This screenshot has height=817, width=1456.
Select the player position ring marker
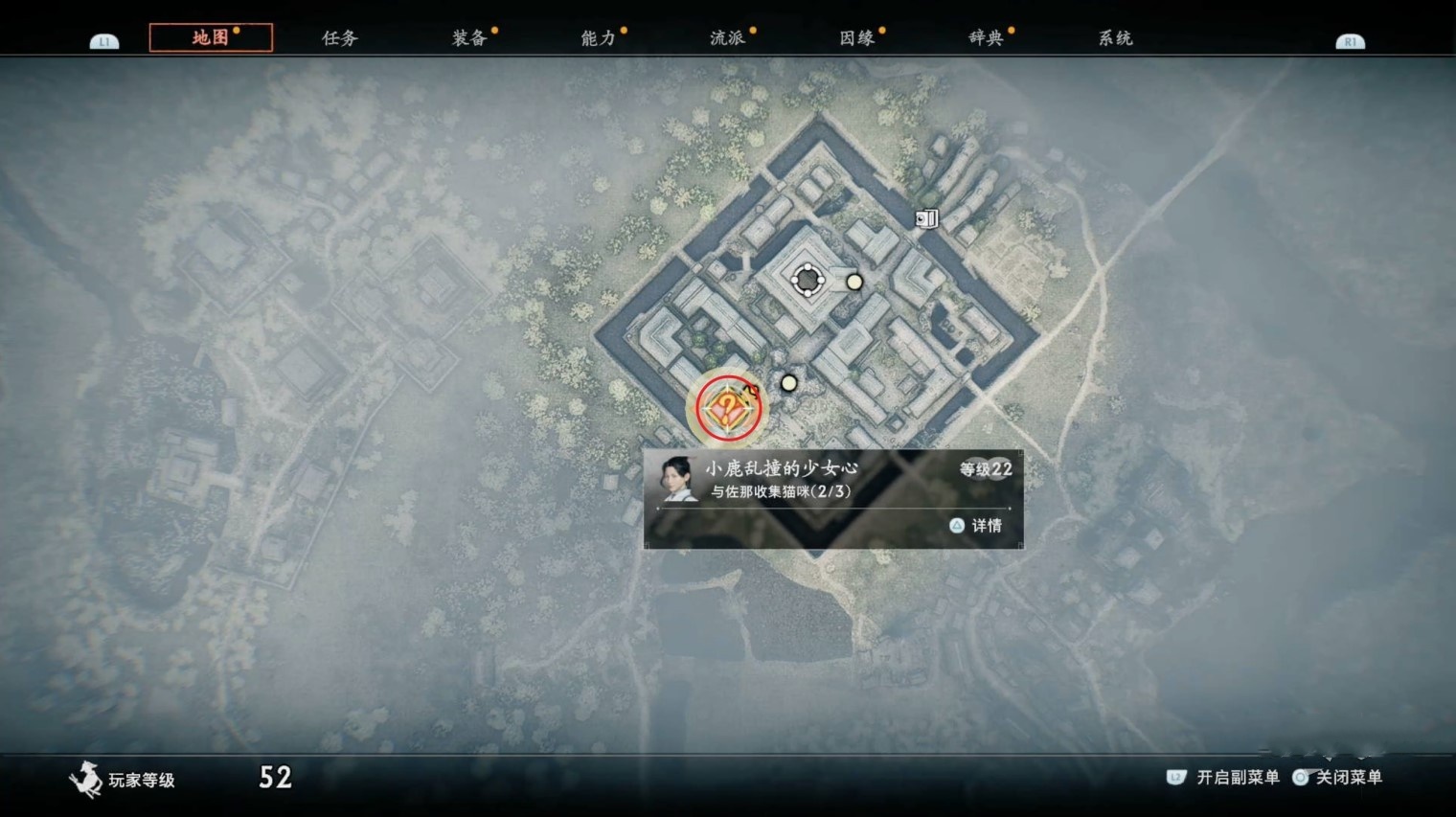[808, 280]
